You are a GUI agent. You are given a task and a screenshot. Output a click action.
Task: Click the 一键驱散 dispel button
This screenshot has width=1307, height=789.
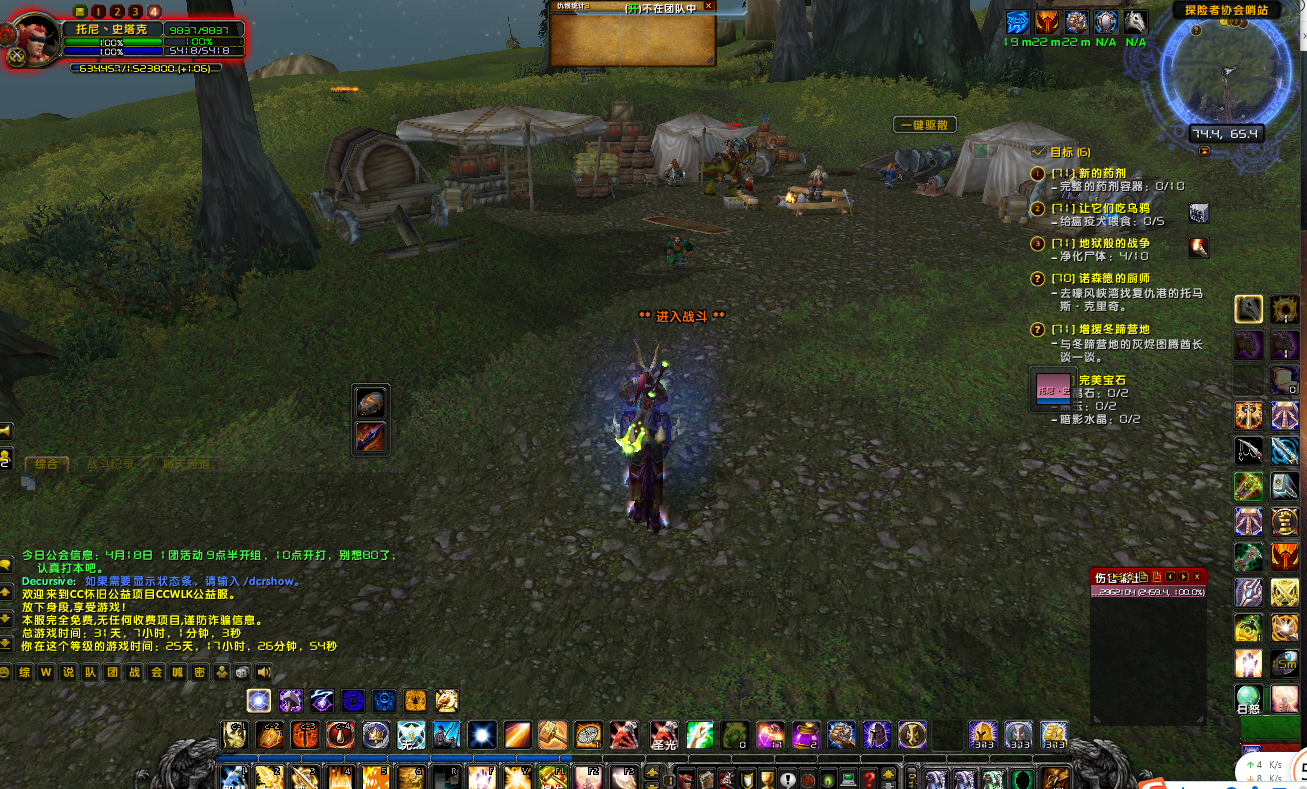tap(925, 125)
